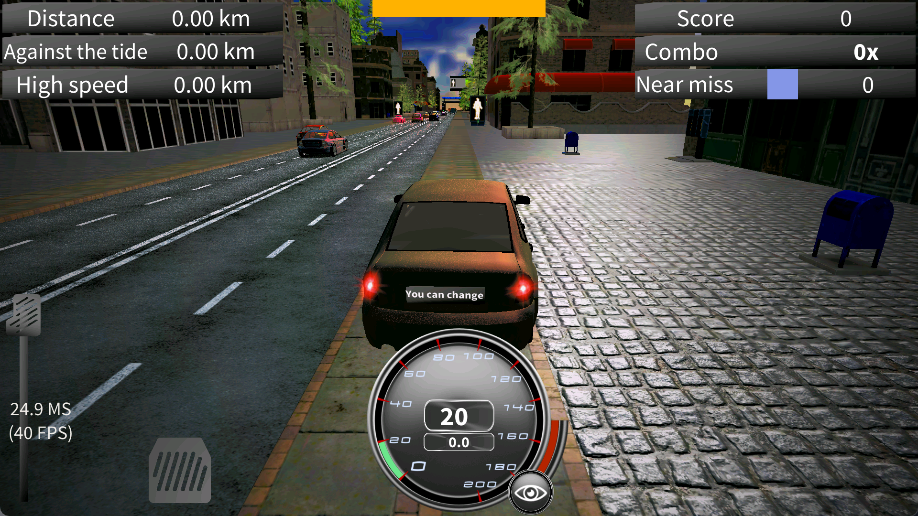Click the pedal-shaped slider handle

[x=24, y=314]
